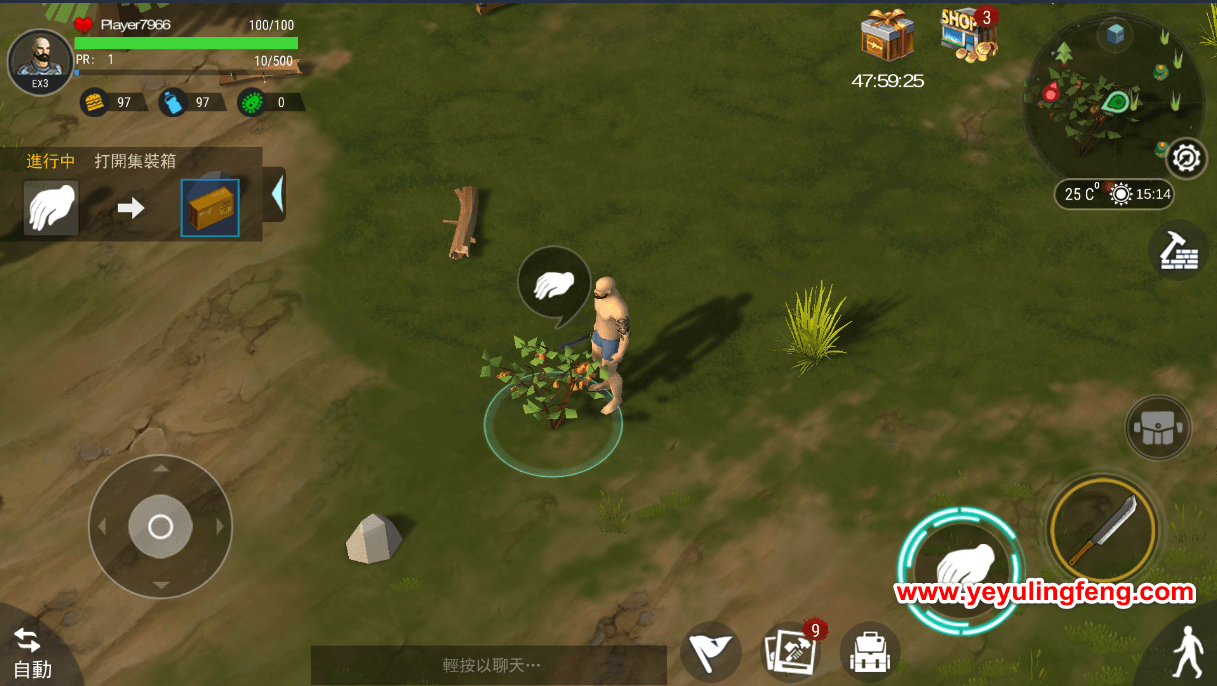Click the virtual joystick center
Viewport: 1217px width, 686px height.
160,527
